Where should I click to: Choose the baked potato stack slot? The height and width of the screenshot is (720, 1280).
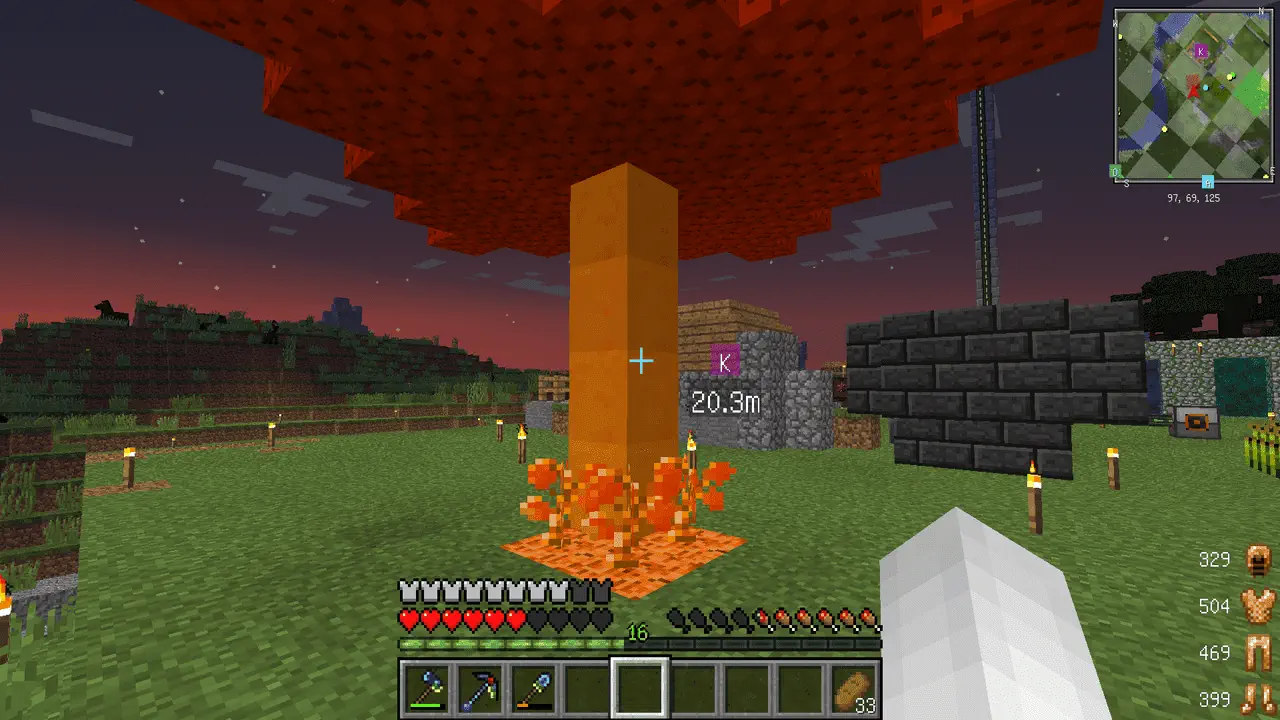855,688
